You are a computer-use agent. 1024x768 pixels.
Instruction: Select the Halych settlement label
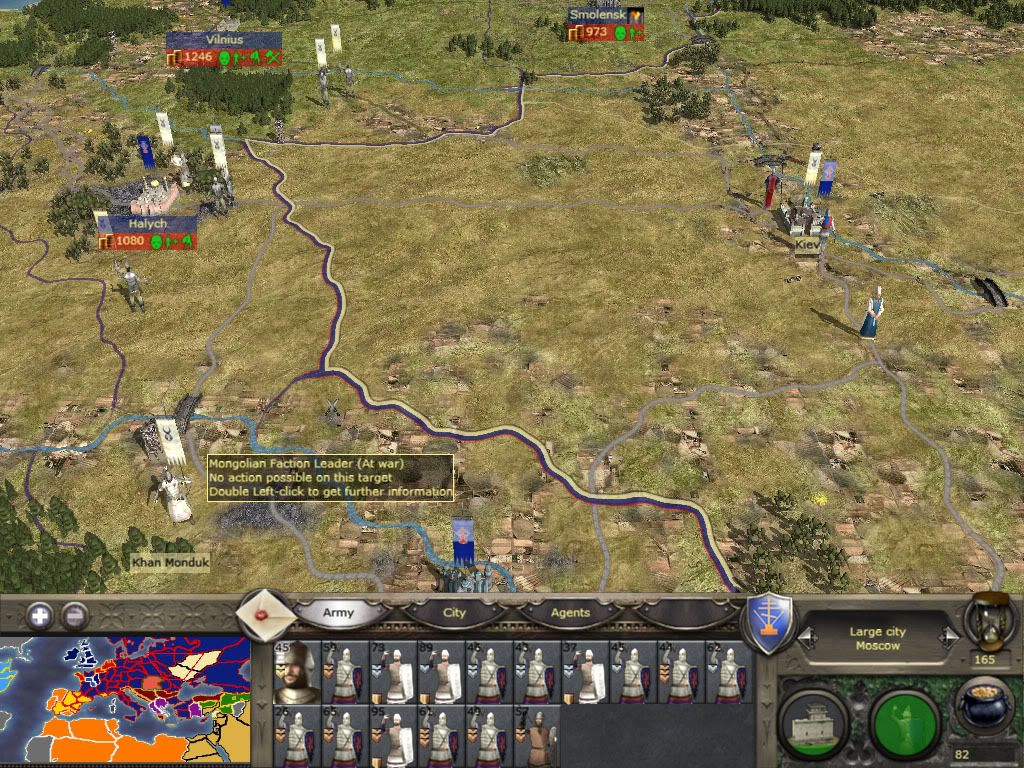coord(147,224)
